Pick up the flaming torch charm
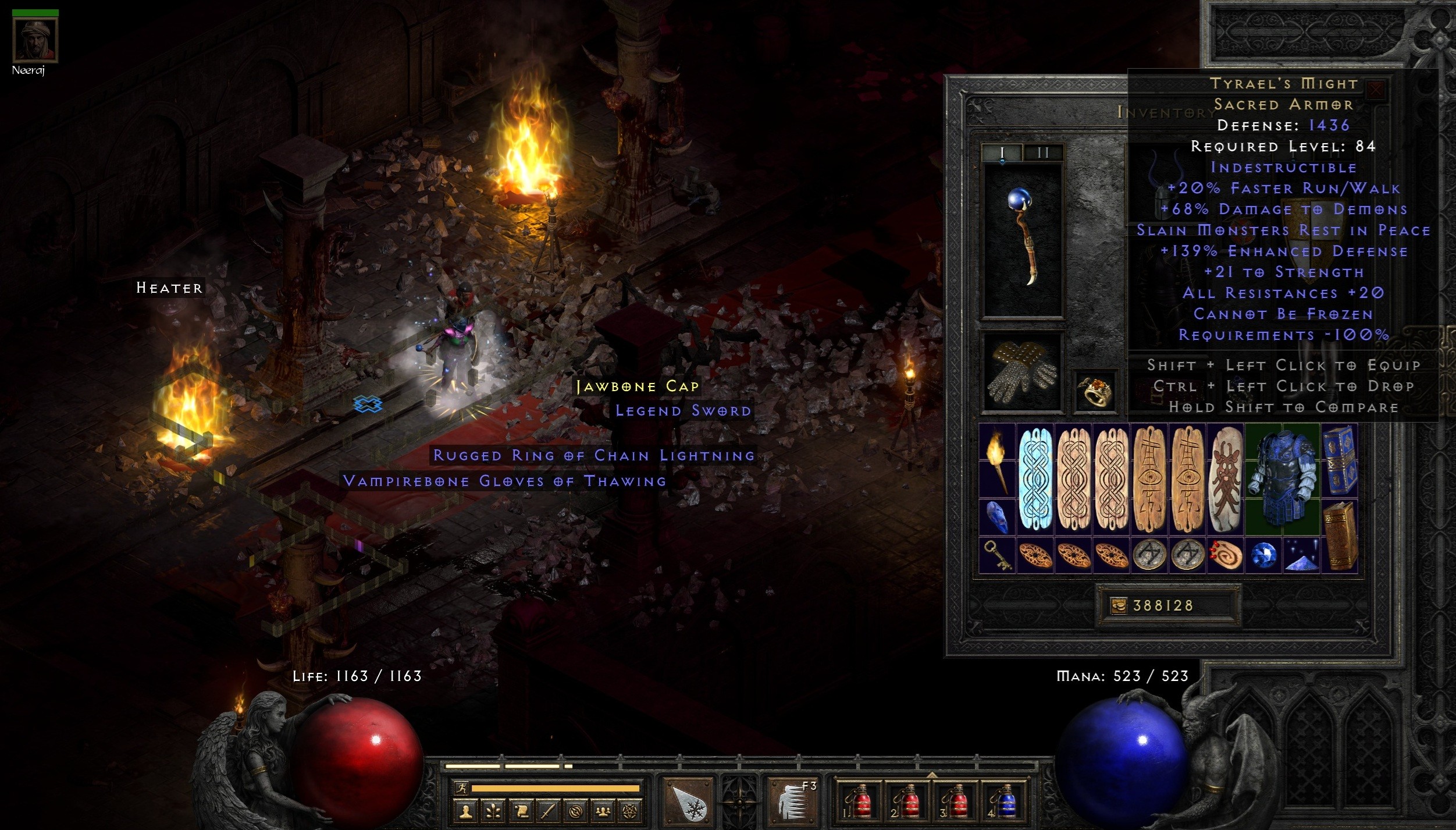The image size is (1456, 830). (997, 460)
